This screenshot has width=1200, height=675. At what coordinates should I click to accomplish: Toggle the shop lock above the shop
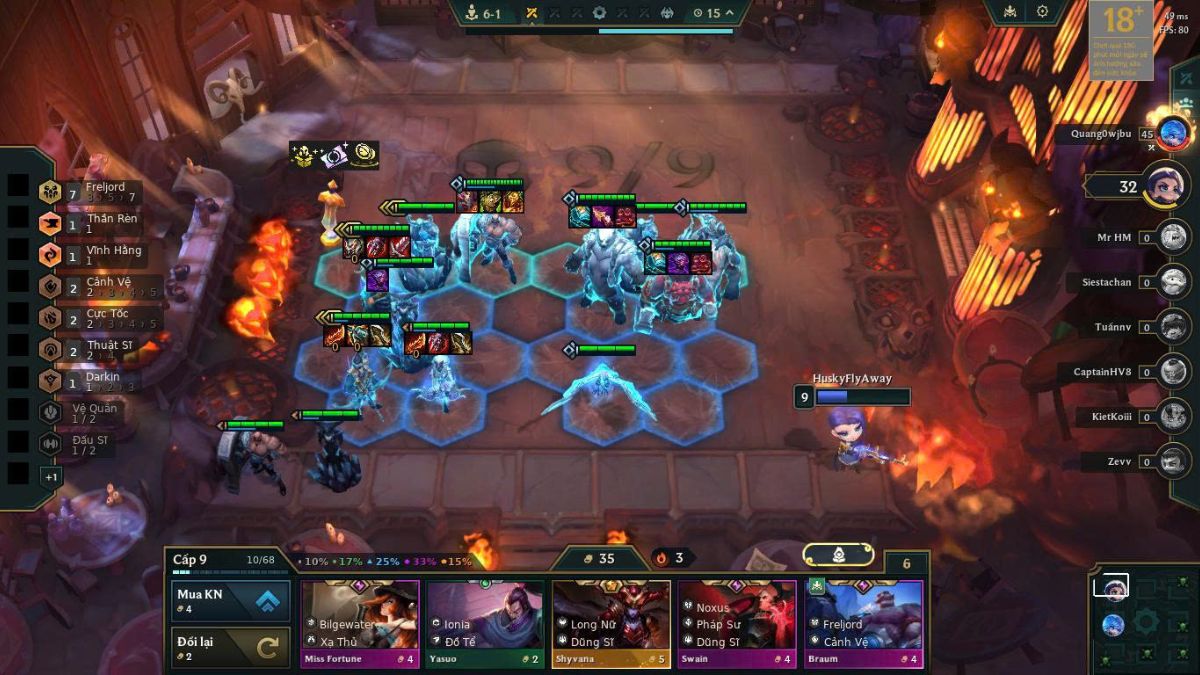838,555
